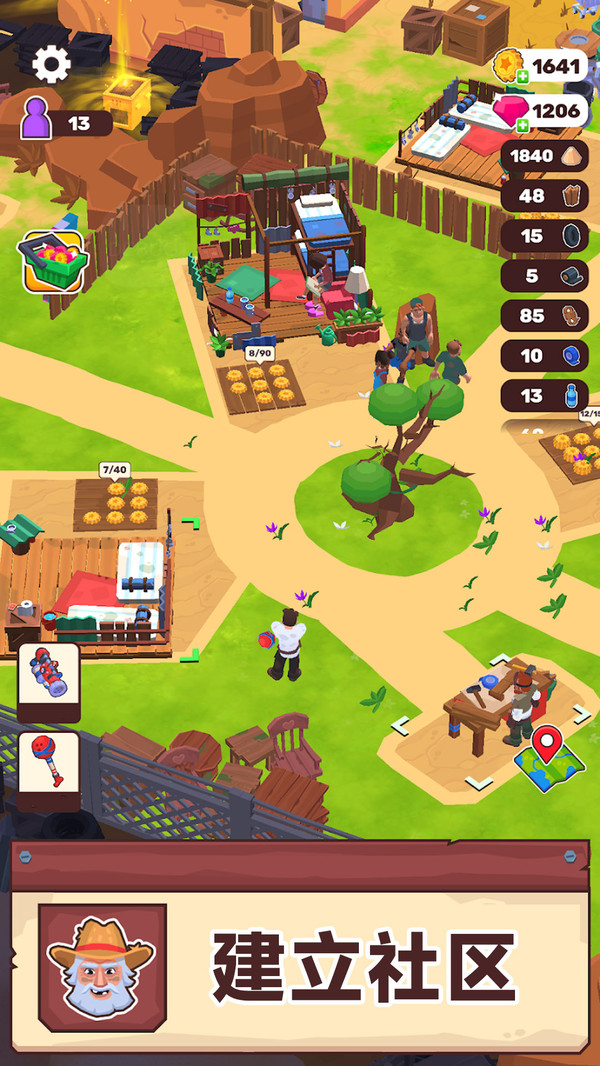
Task: Select the spiked mace weapon slot
Action: click(x=48, y=766)
